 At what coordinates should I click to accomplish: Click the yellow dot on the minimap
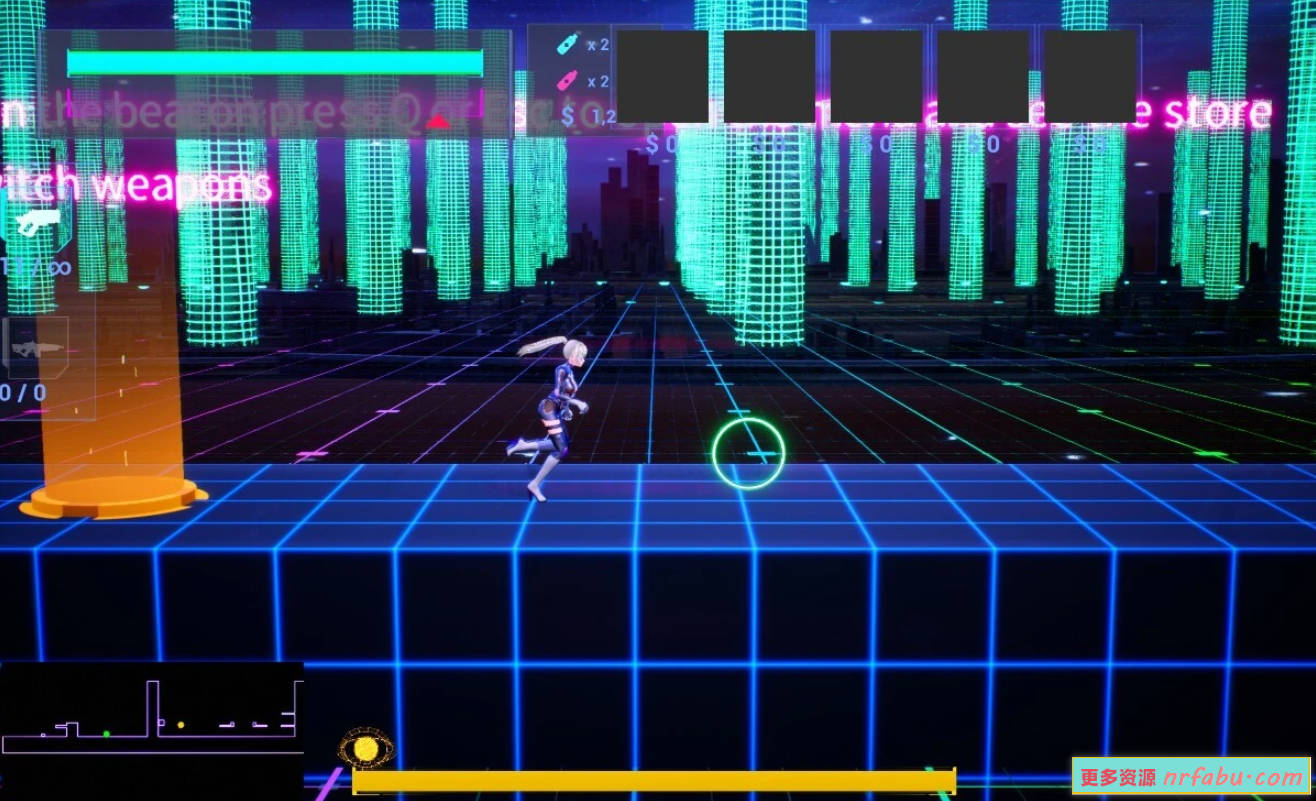tap(181, 725)
